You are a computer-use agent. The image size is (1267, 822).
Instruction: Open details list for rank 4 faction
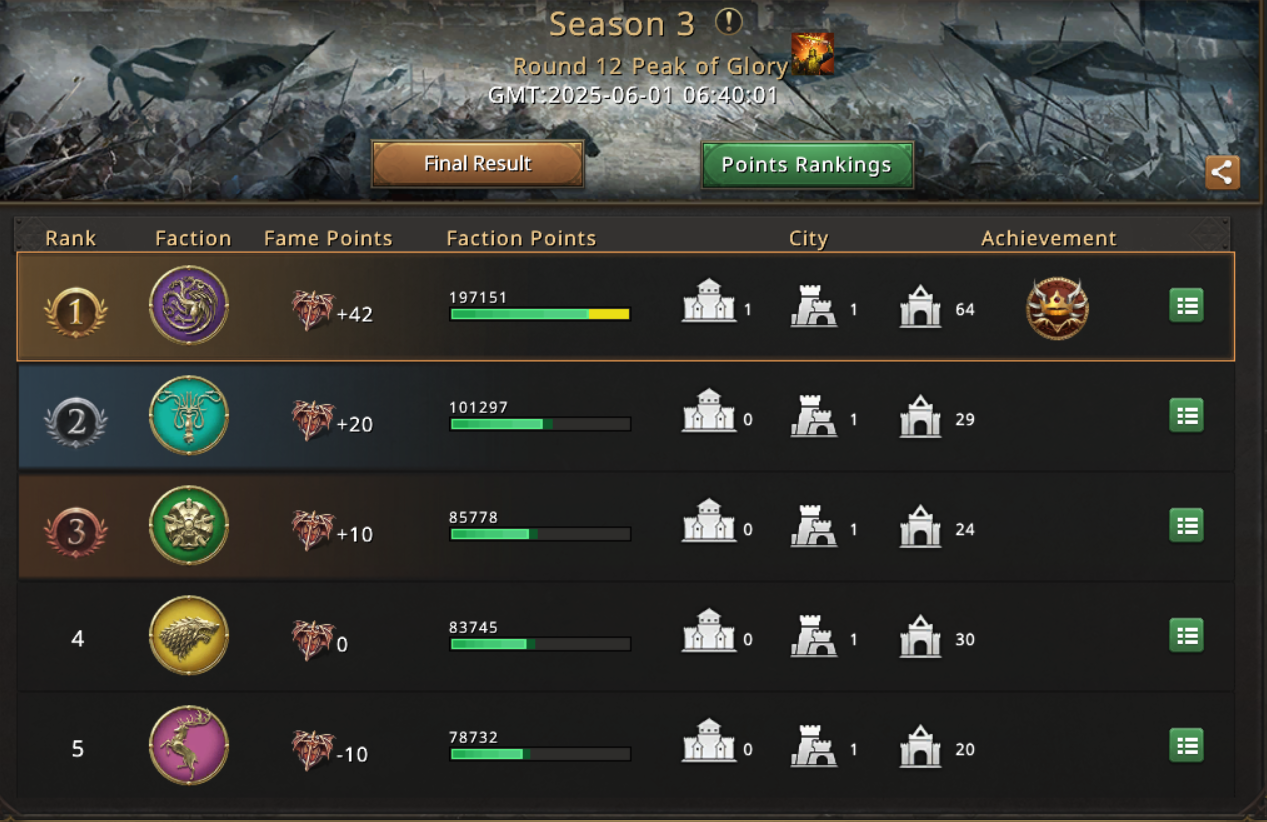[x=1186, y=636]
